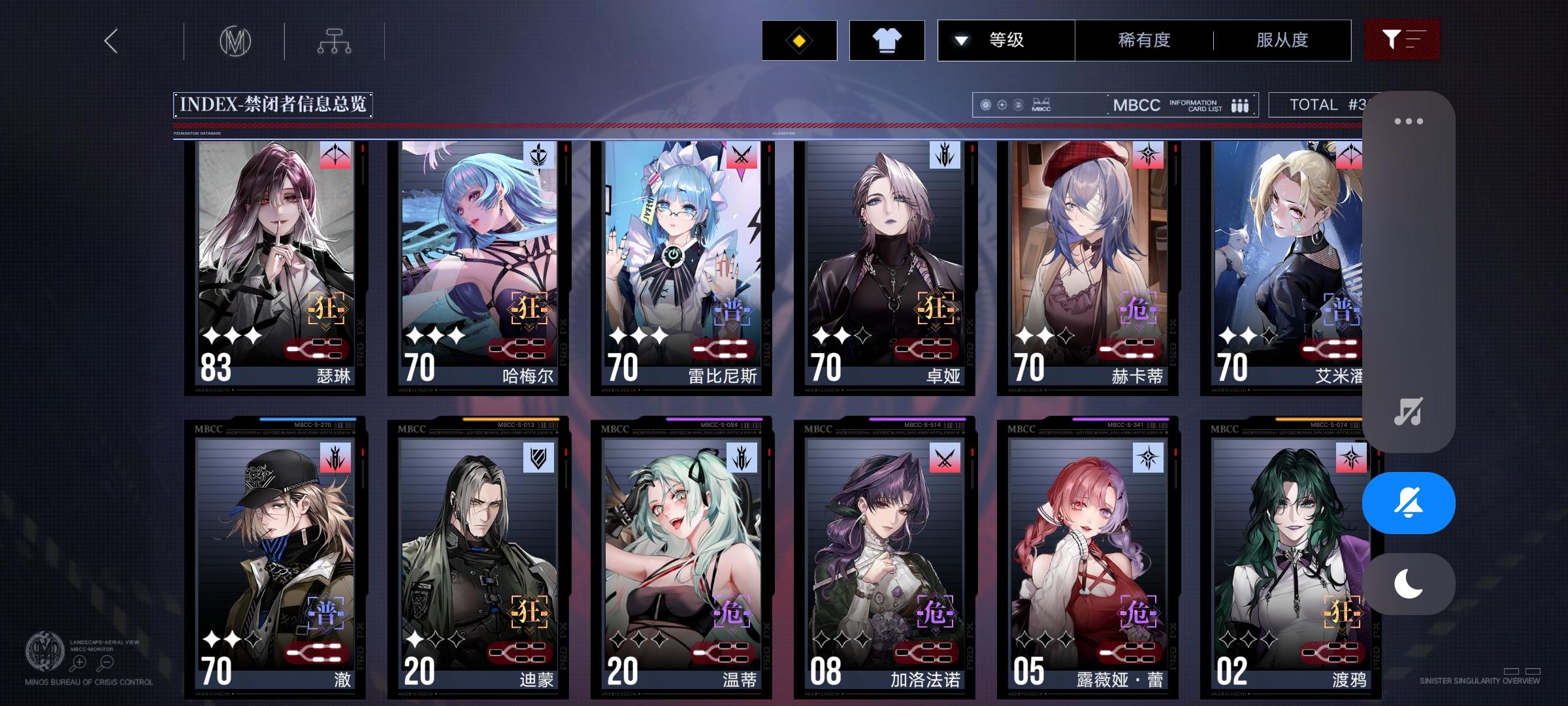Image resolution: width=1568 pixels, height=706 pixels.
Task: Expand the three-dot overflow menu
Action: pos(1410,120)
